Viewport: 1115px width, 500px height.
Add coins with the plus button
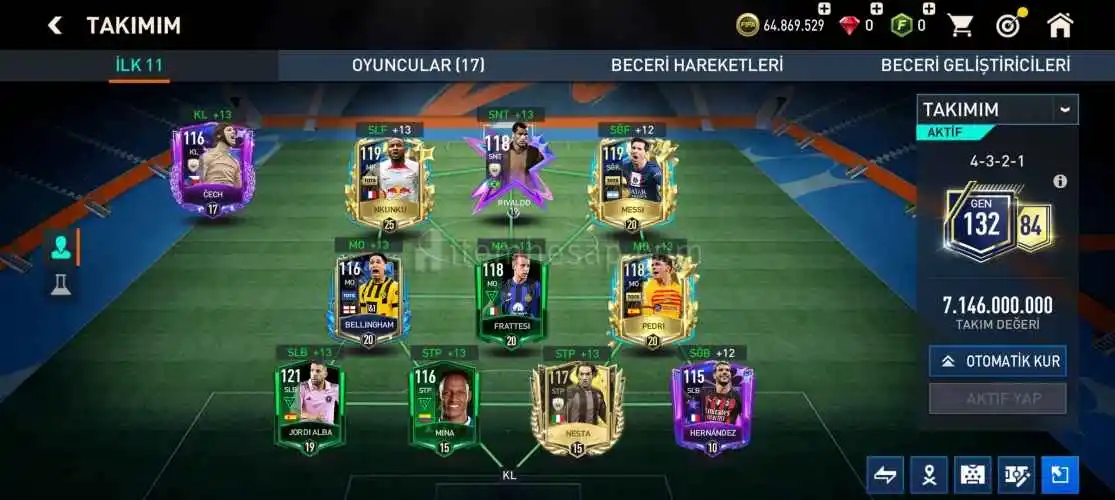point(823,9)
